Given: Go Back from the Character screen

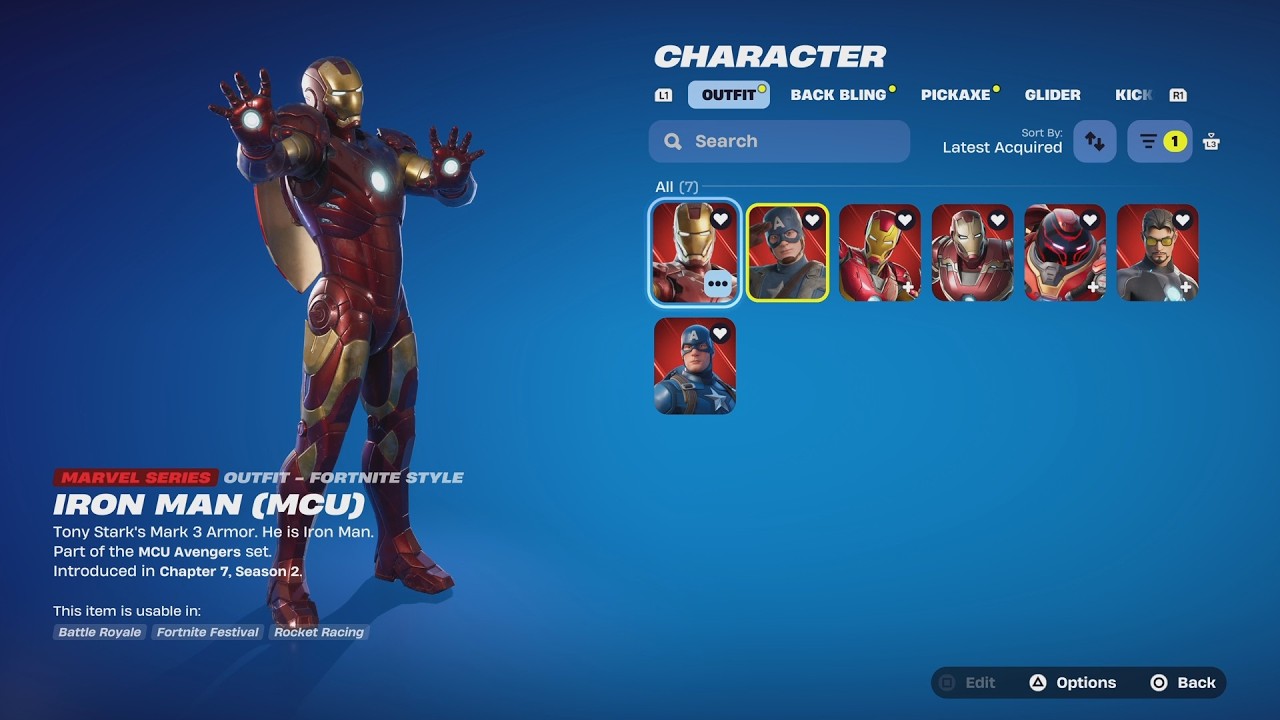Looking at the screenshot, I should (x=1184, y=683).
